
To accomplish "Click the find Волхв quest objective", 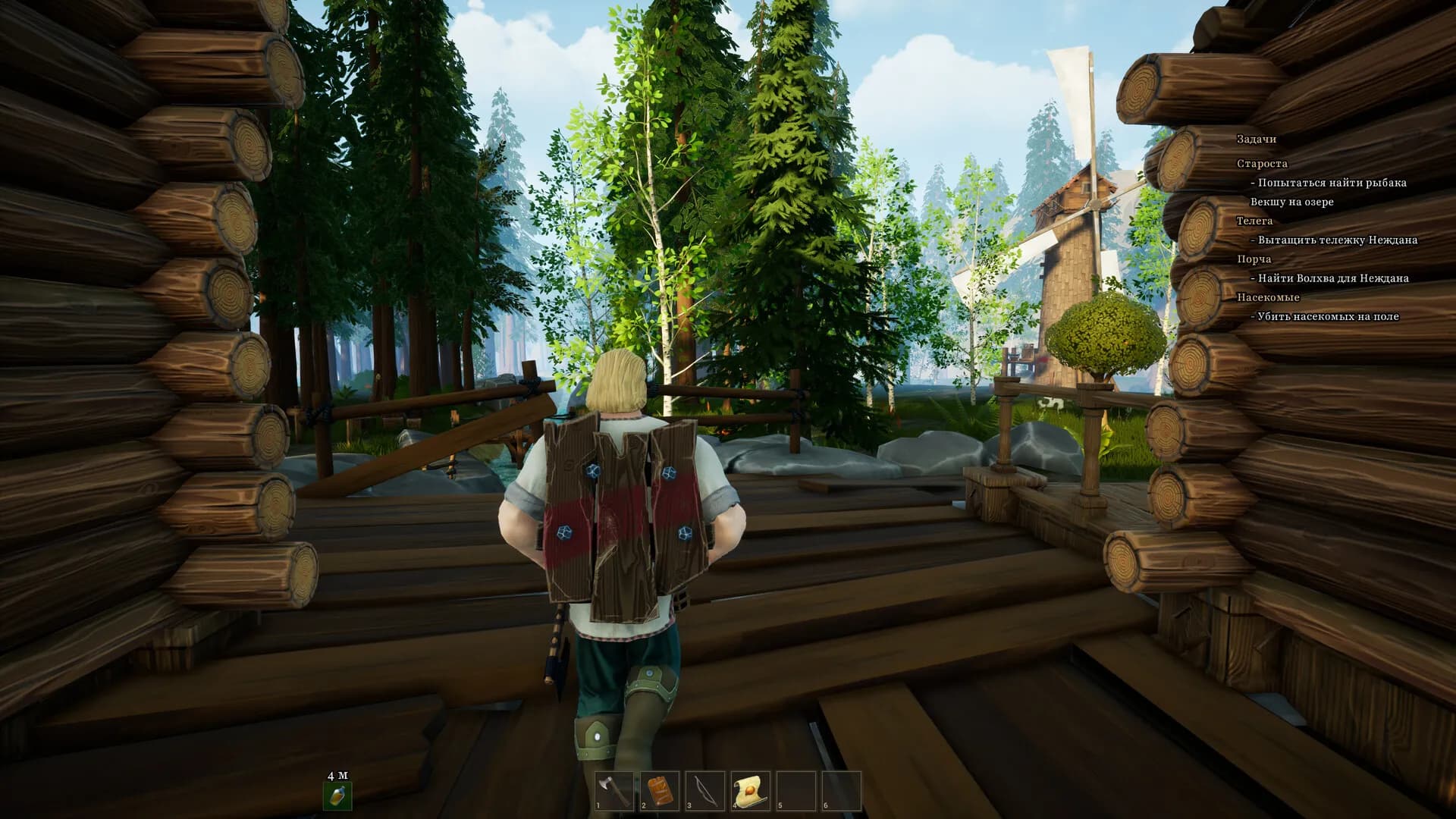I will click(1333, 278).
